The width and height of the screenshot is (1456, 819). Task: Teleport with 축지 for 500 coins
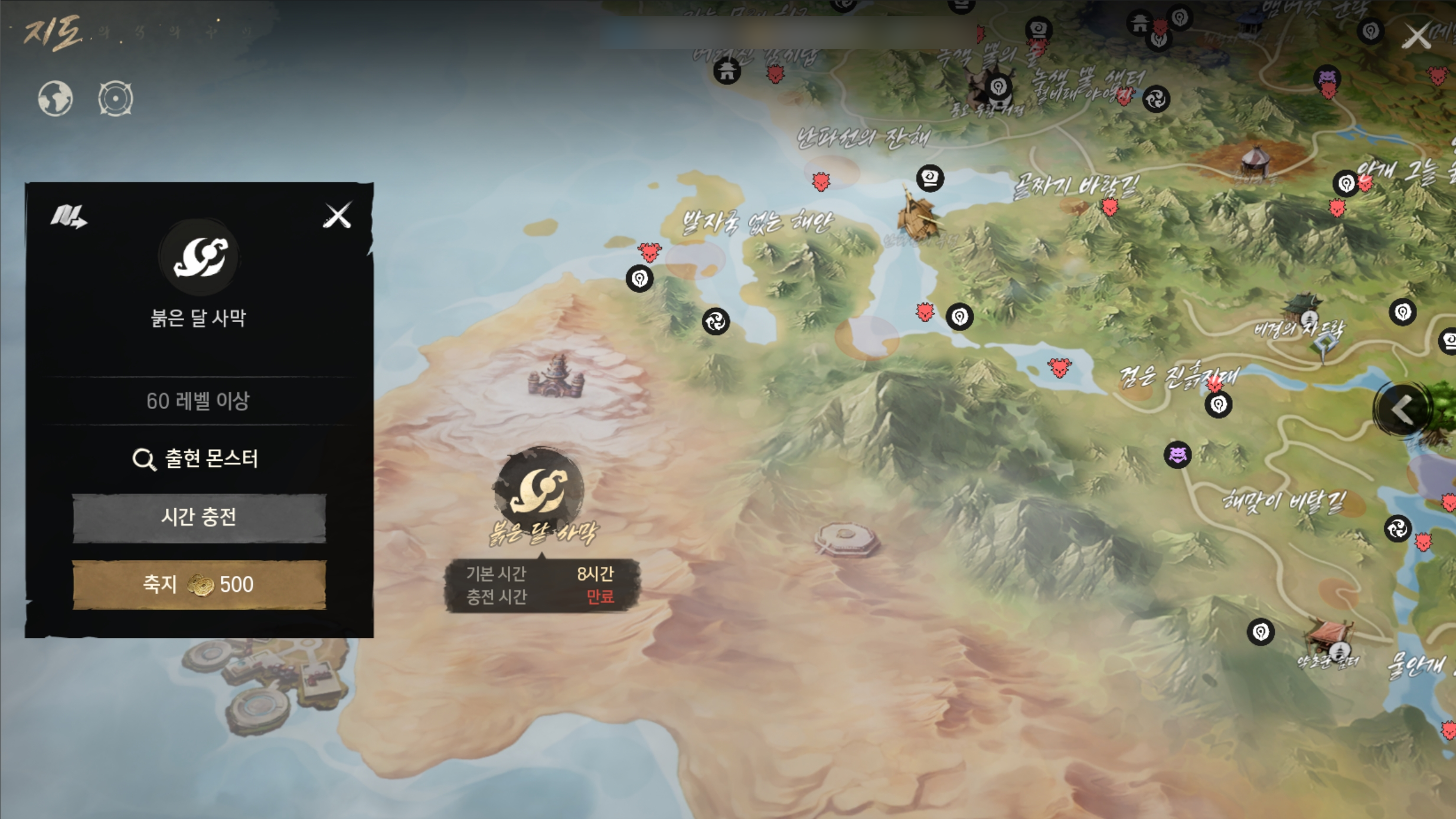(x=199, y=585)
